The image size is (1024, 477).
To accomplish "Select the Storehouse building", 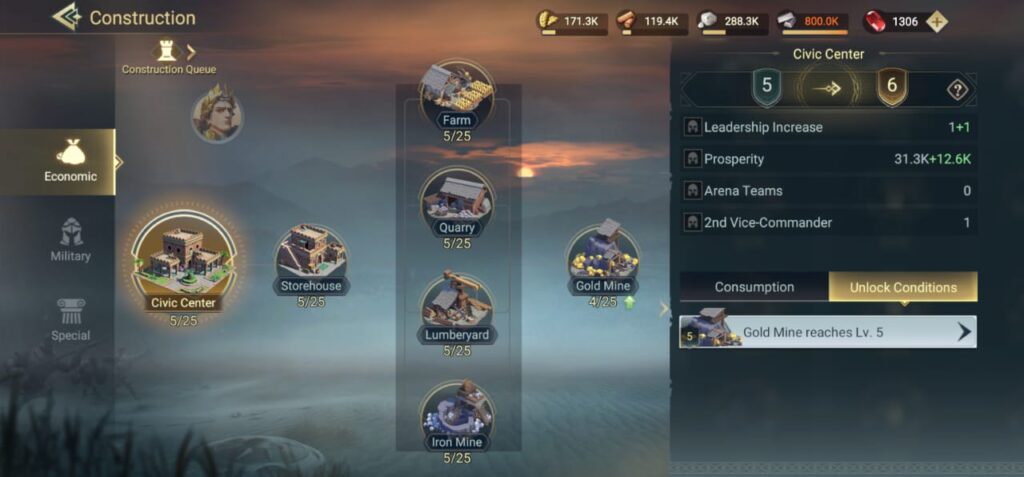I will (x=311, y=256).
